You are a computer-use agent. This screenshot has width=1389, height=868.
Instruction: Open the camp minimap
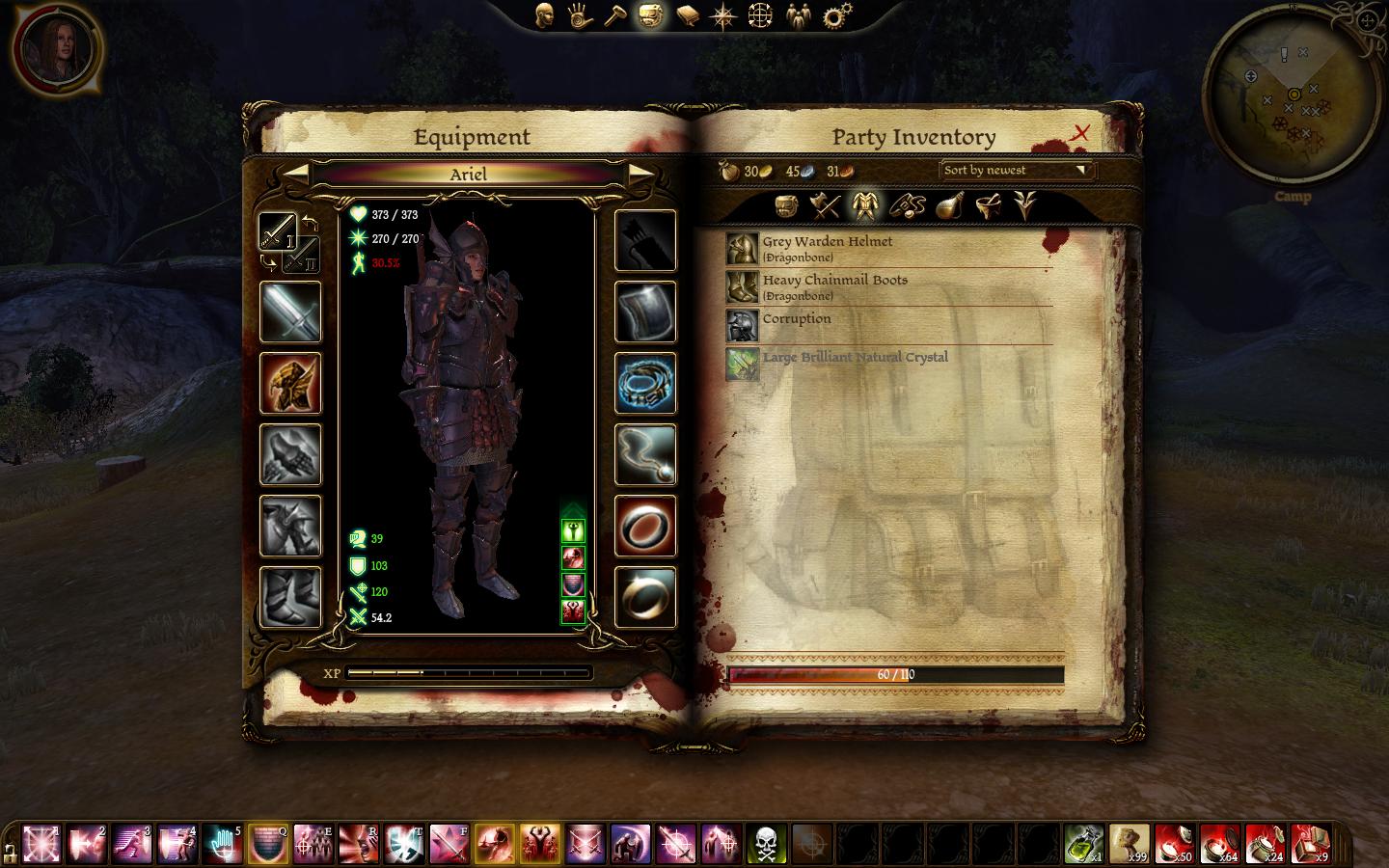coord(1293,95)
